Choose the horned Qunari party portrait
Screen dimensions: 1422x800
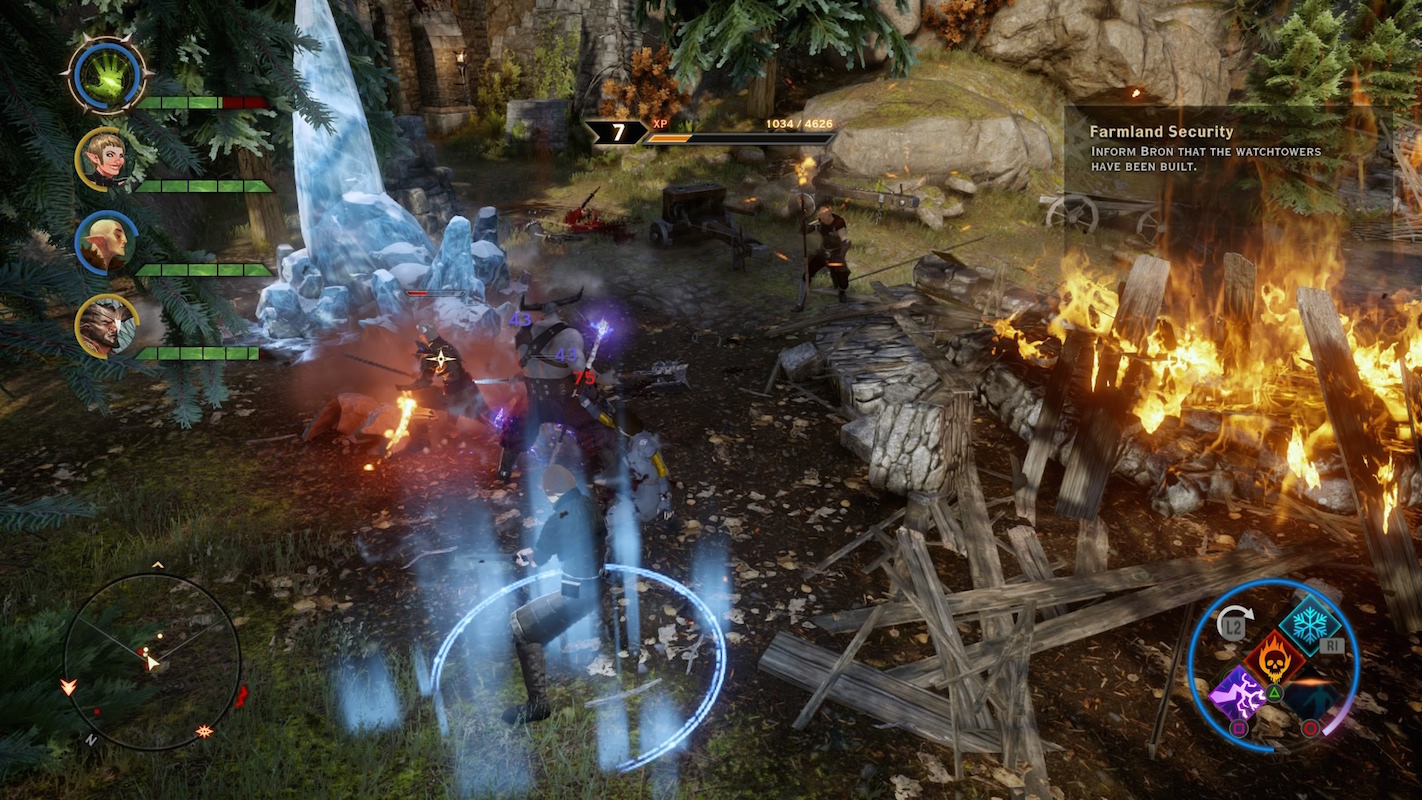[x=106, y=326]
